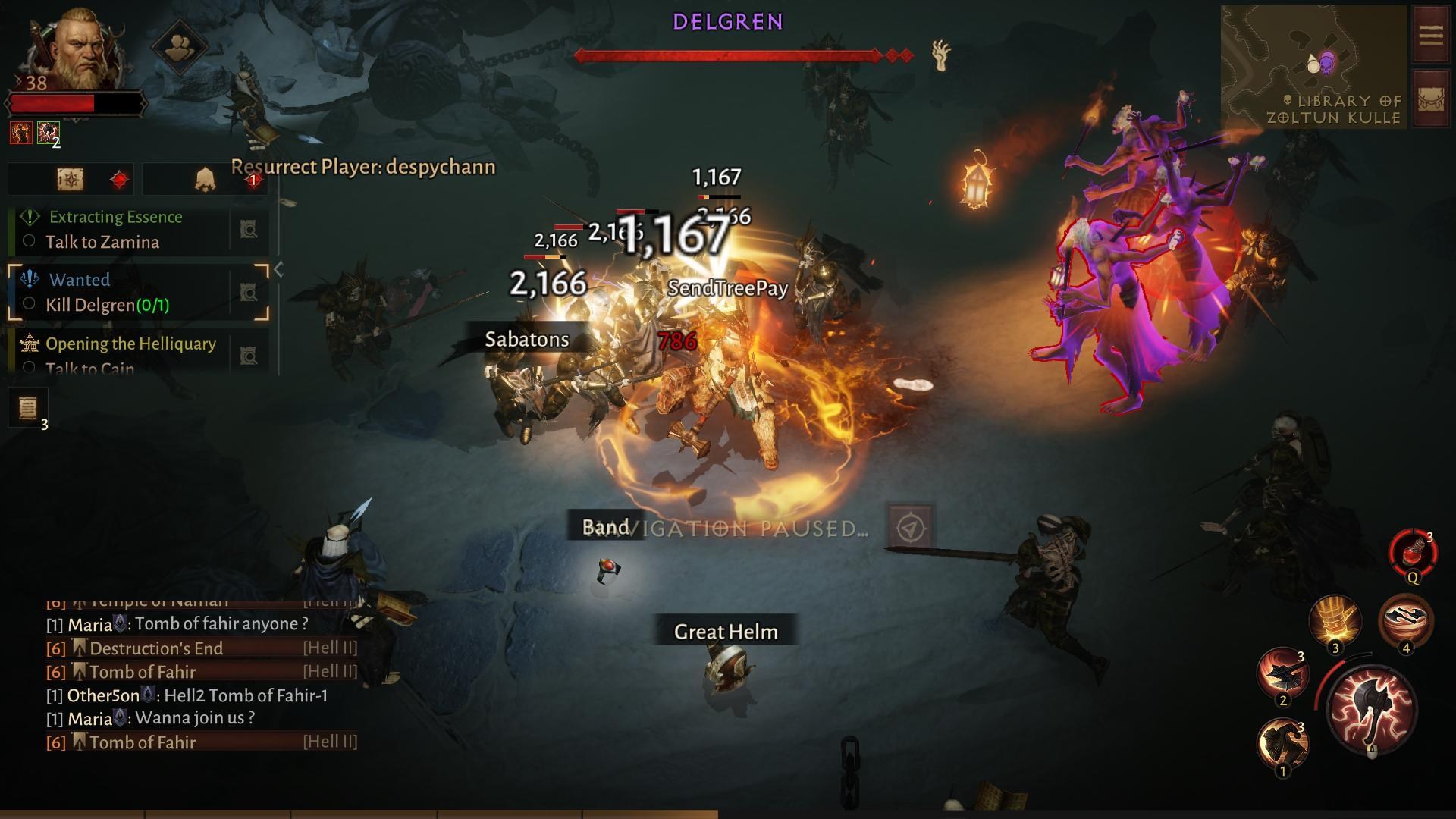
Task: Open the bell notifications button
Action: 205,180
